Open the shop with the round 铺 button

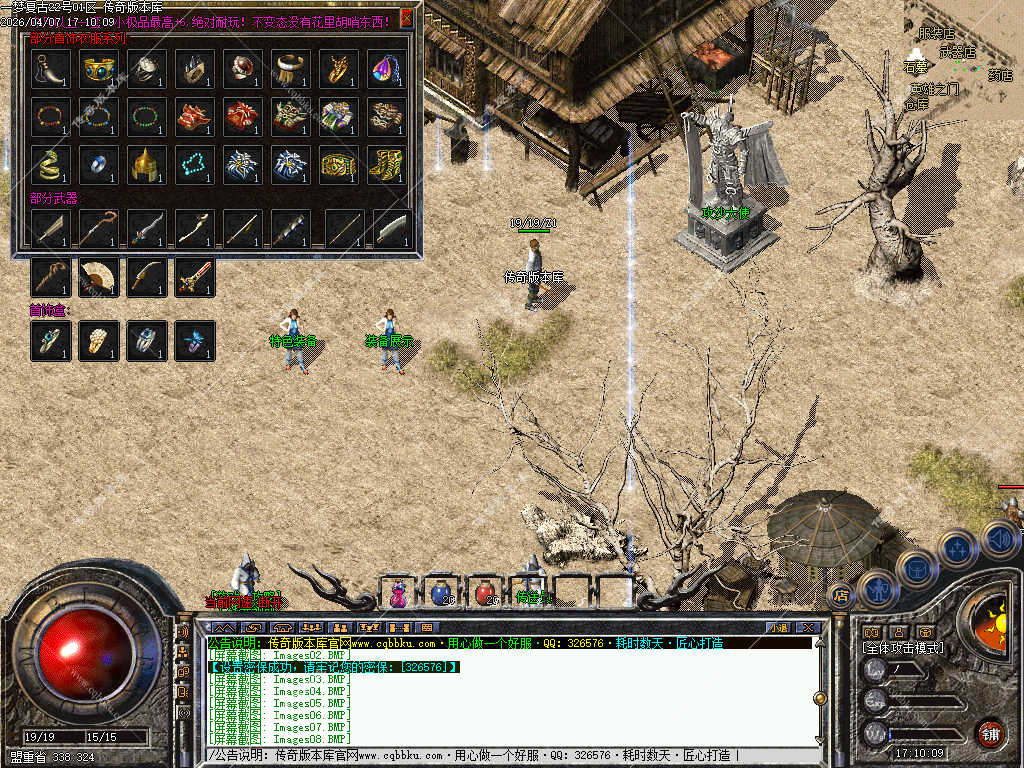(990, 732)
